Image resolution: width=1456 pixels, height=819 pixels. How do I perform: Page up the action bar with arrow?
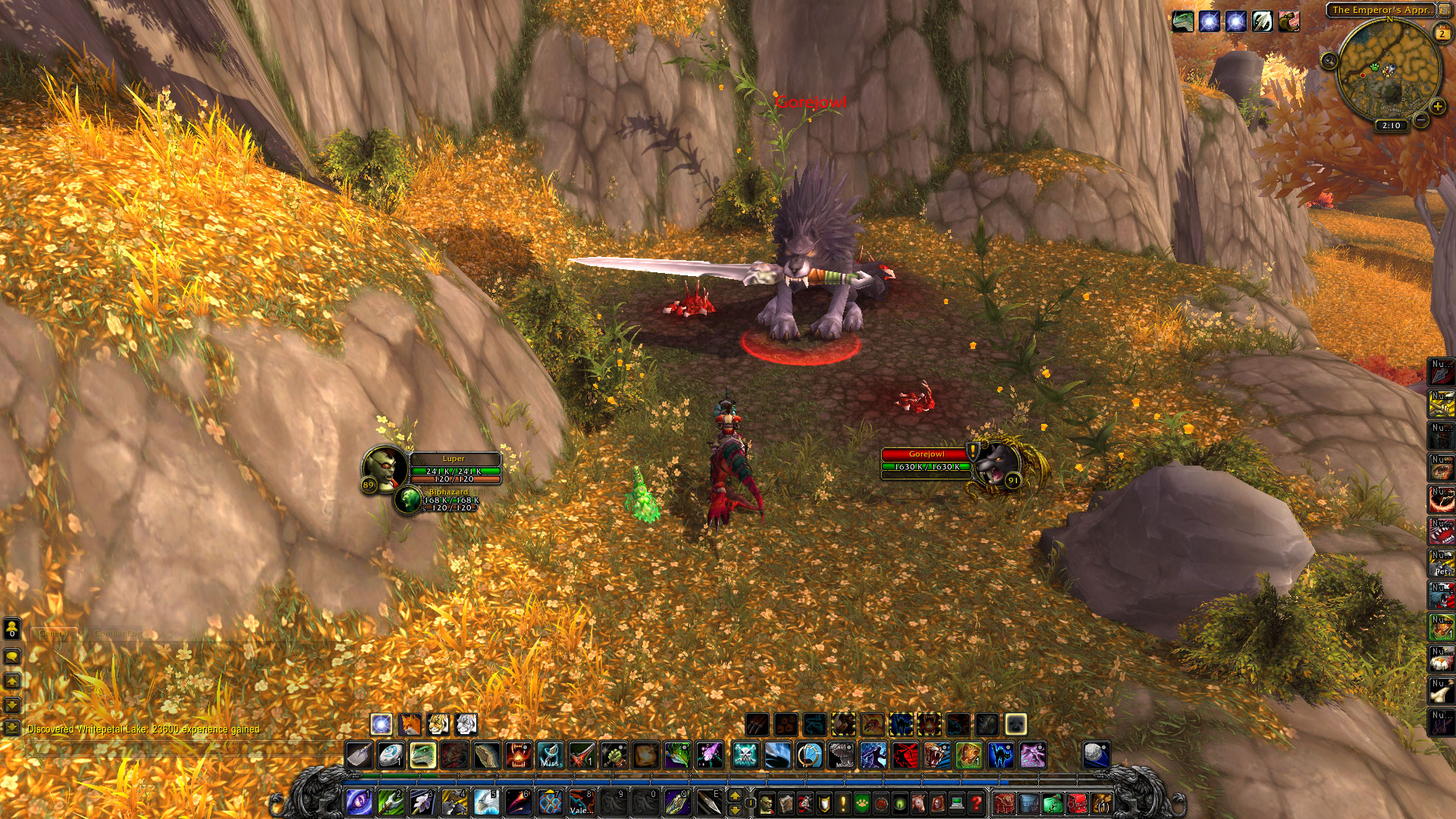tap(734, 795)
